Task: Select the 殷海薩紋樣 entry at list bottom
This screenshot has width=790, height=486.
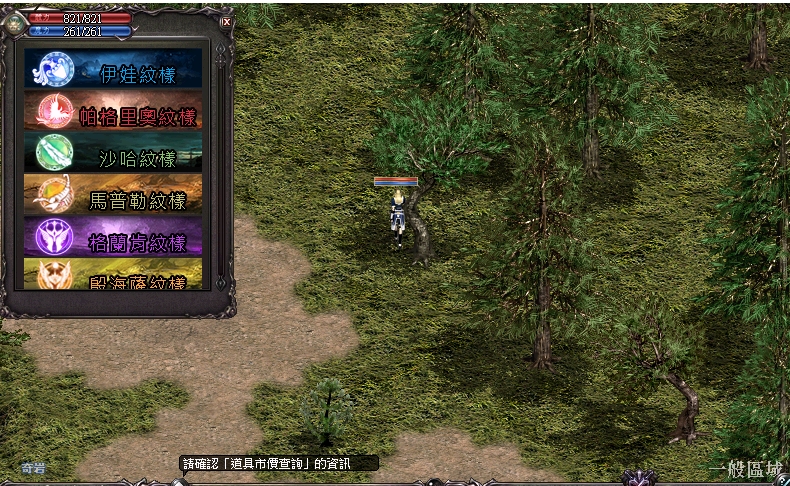Action: (113, 276)
